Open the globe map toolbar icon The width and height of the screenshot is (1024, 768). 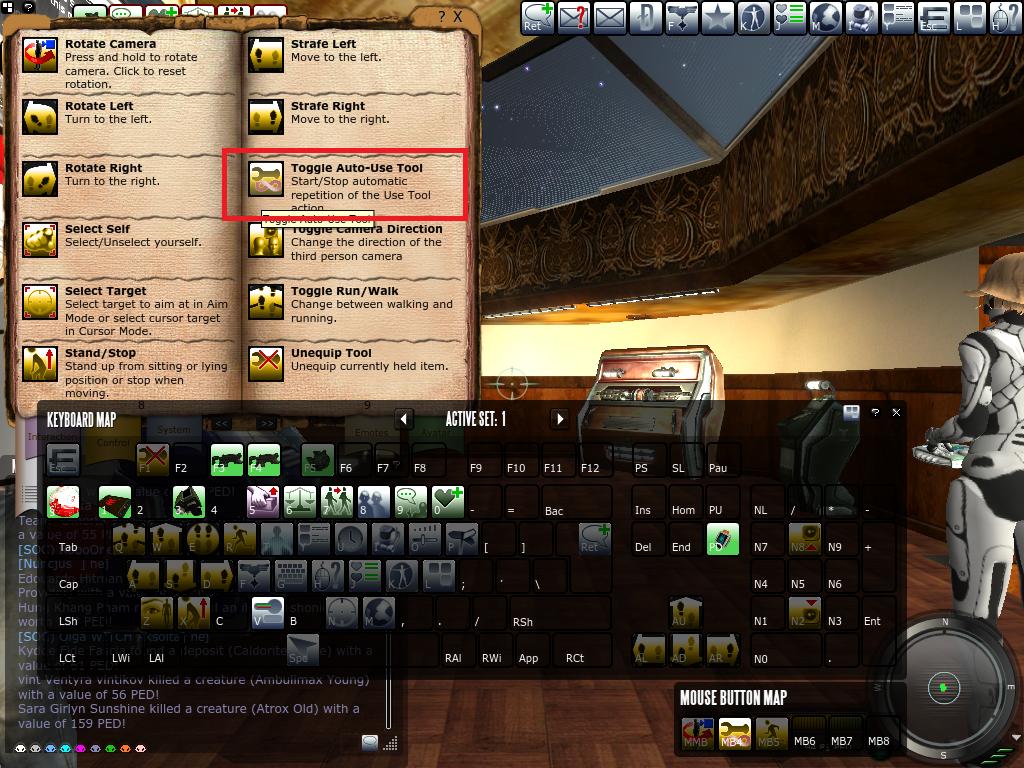(x=827, y=17)
